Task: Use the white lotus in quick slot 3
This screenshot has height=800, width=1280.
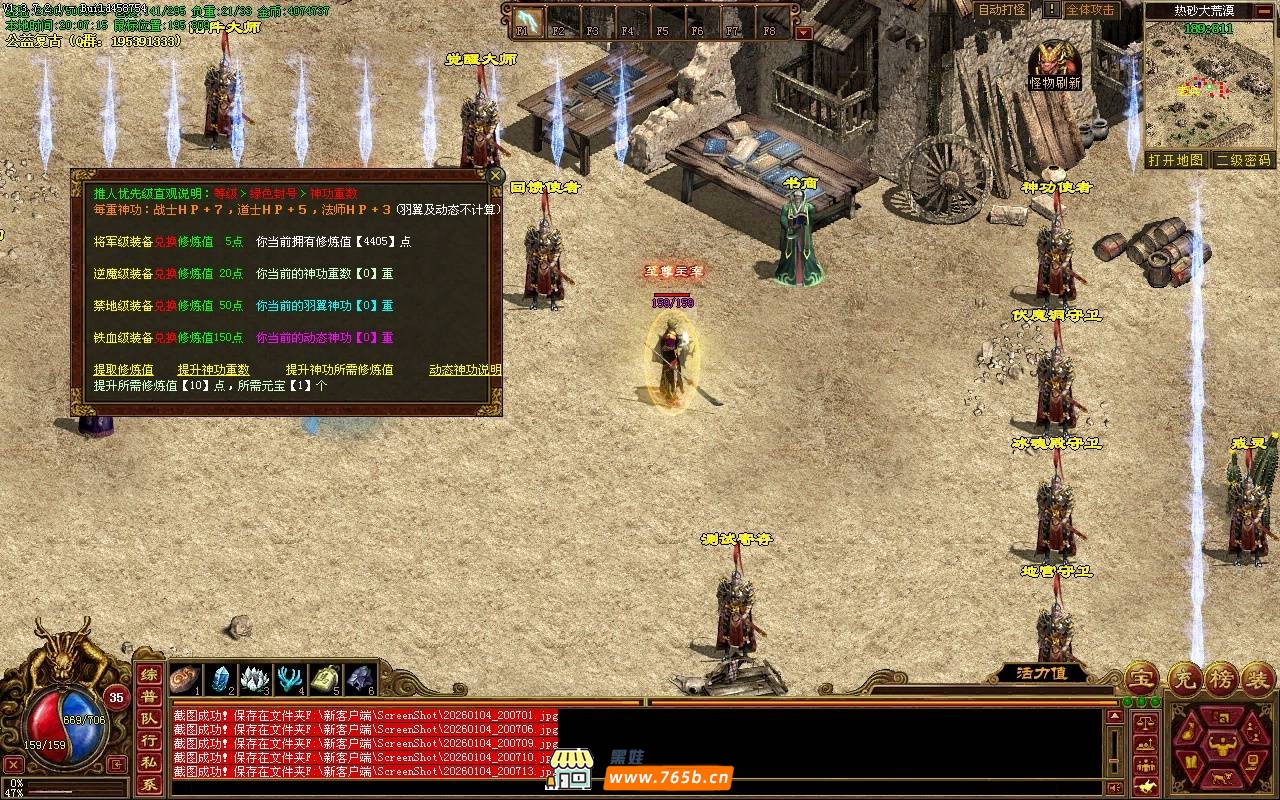Action: 255,679
